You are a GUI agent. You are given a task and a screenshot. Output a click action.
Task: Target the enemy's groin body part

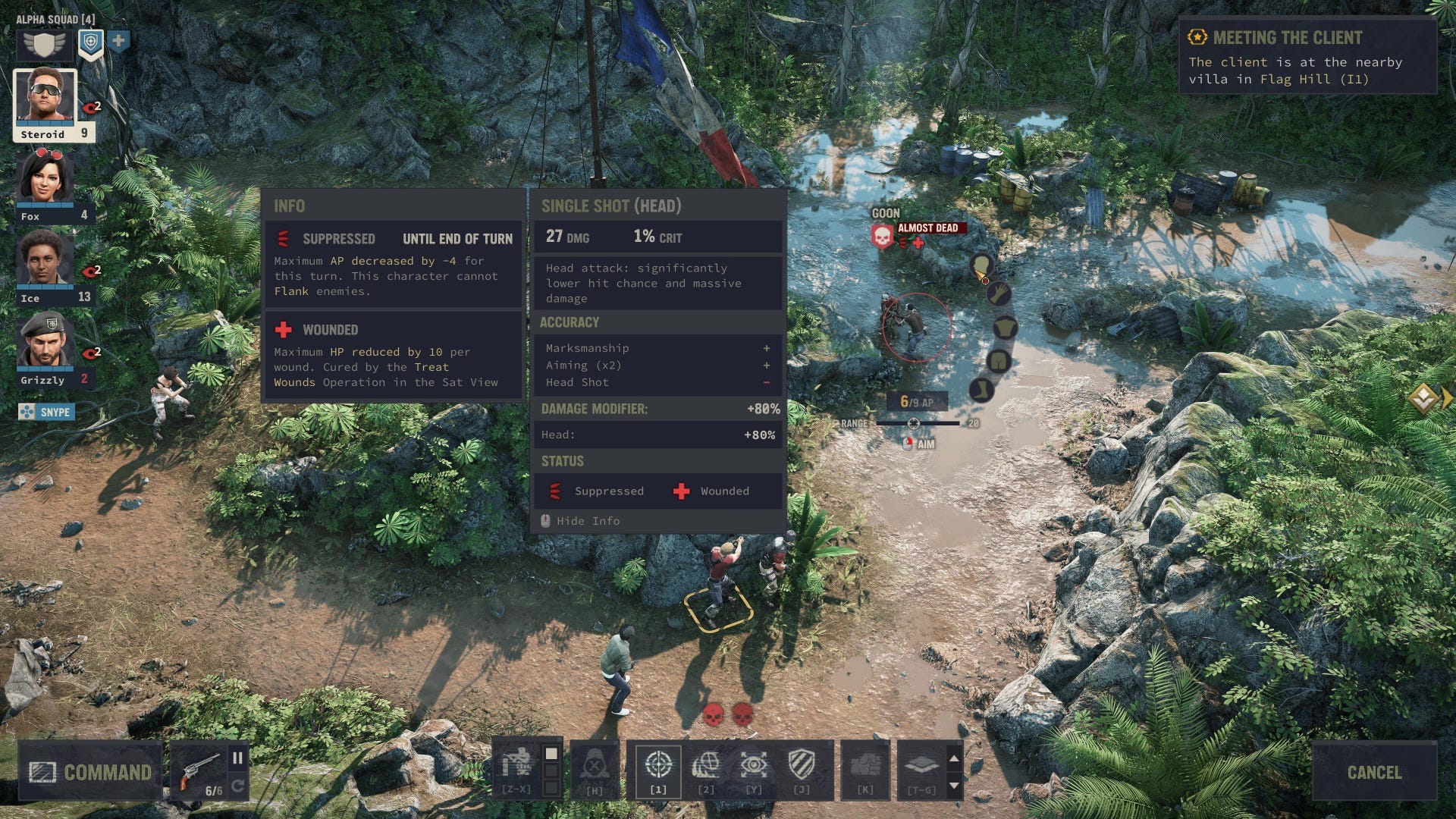pos(998,361)
